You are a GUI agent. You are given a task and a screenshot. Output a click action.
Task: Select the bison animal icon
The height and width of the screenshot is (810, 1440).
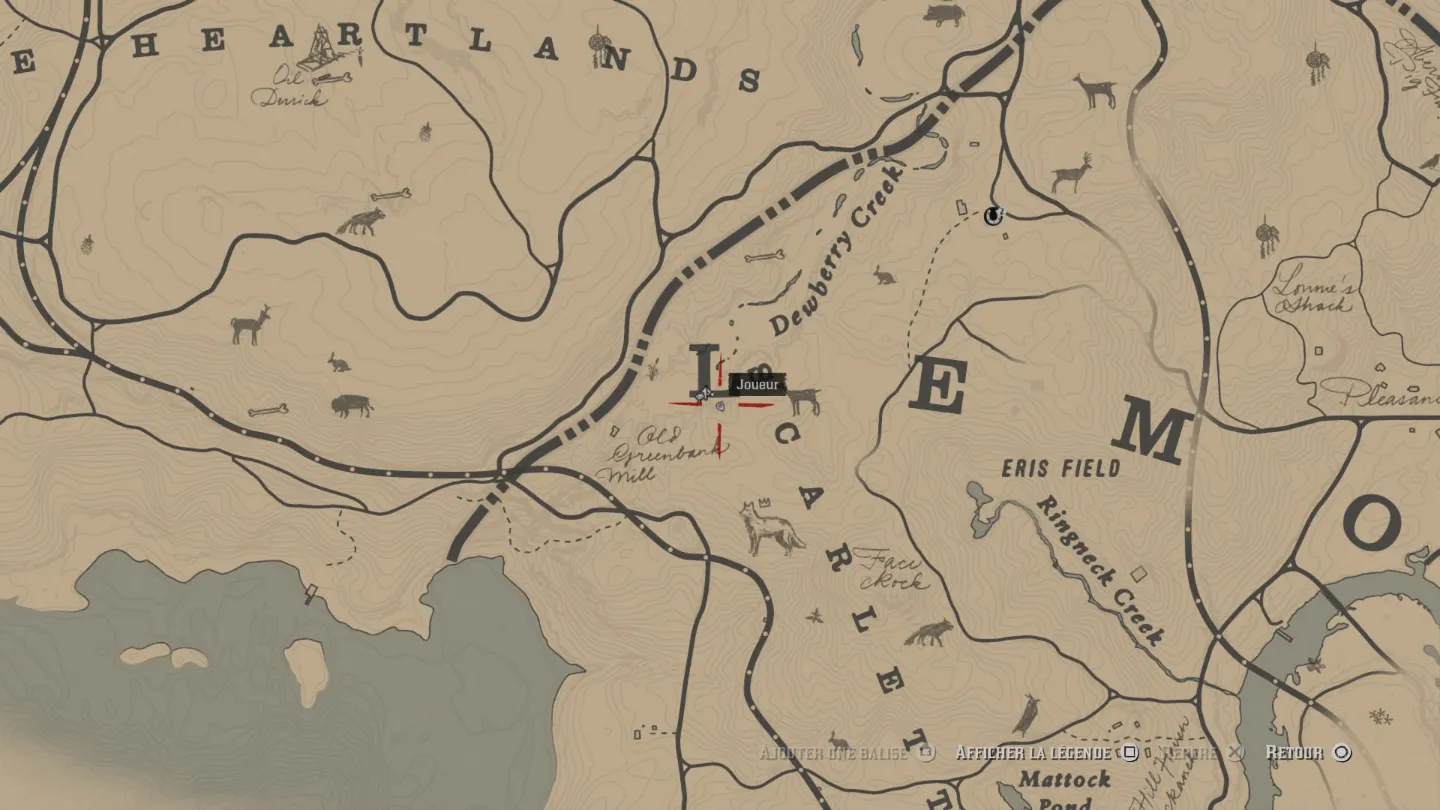coord(352,405)
